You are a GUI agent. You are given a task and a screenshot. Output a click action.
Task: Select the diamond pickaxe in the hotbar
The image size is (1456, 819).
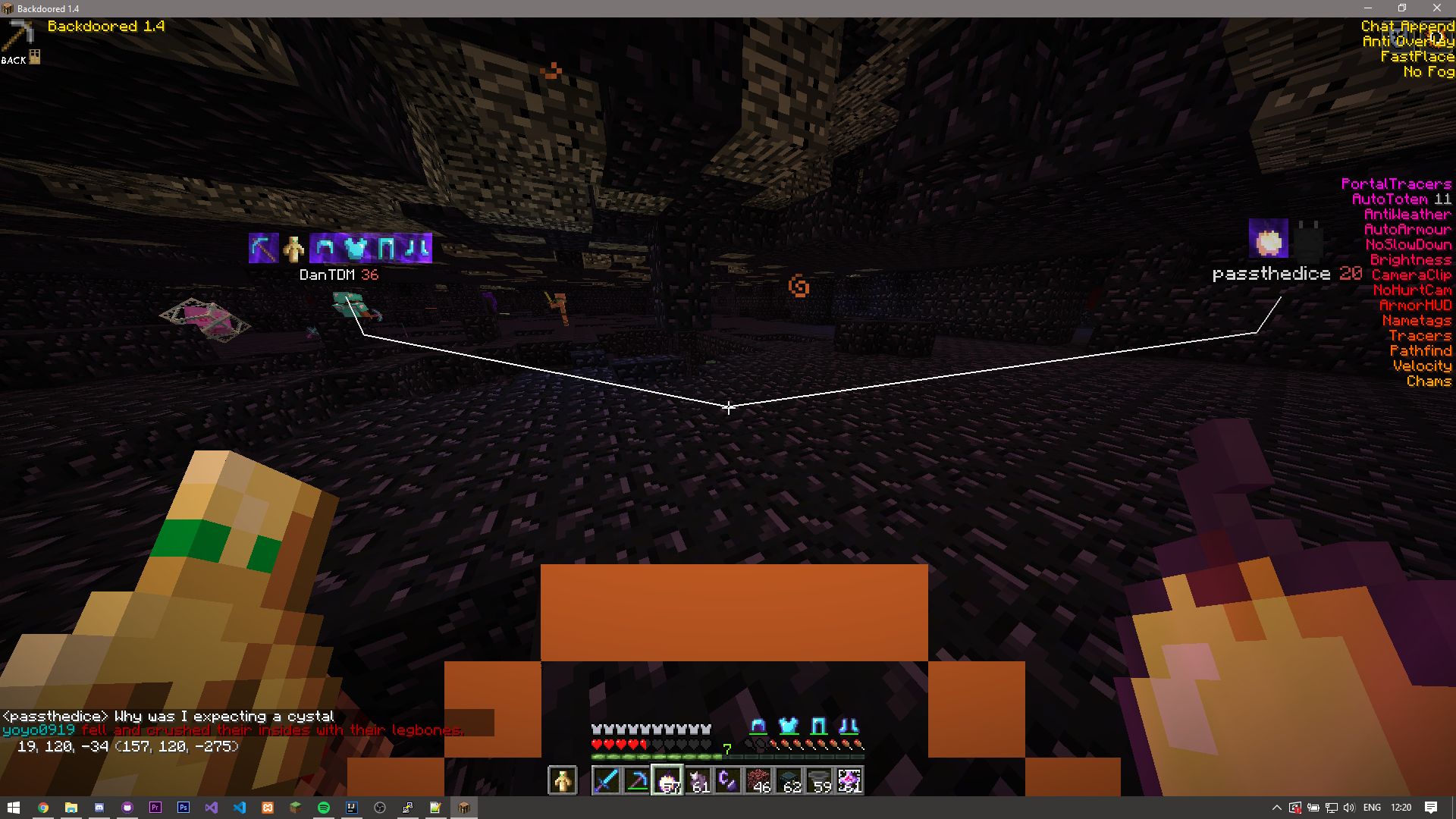click(637, 780)
